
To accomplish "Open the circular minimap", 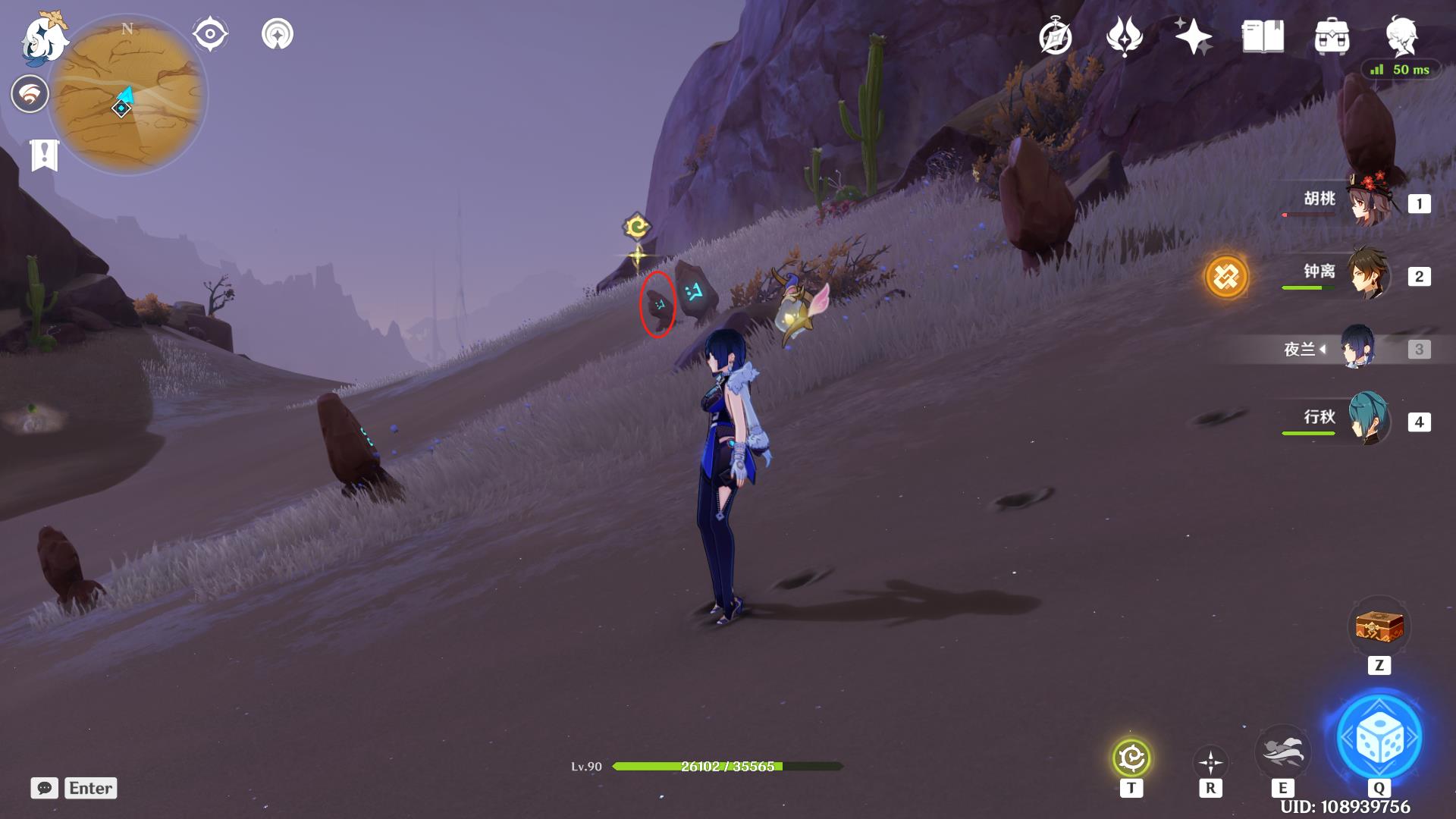I will 127,95.
